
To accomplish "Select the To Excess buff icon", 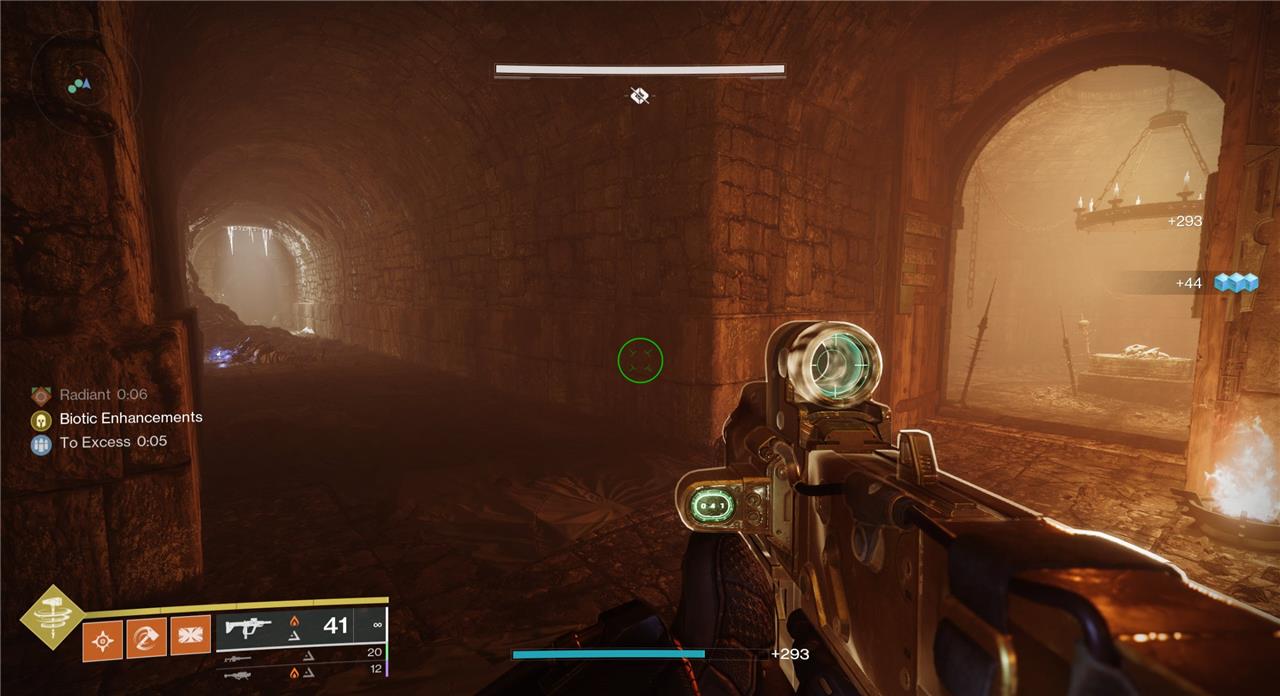I will (41, 444).
